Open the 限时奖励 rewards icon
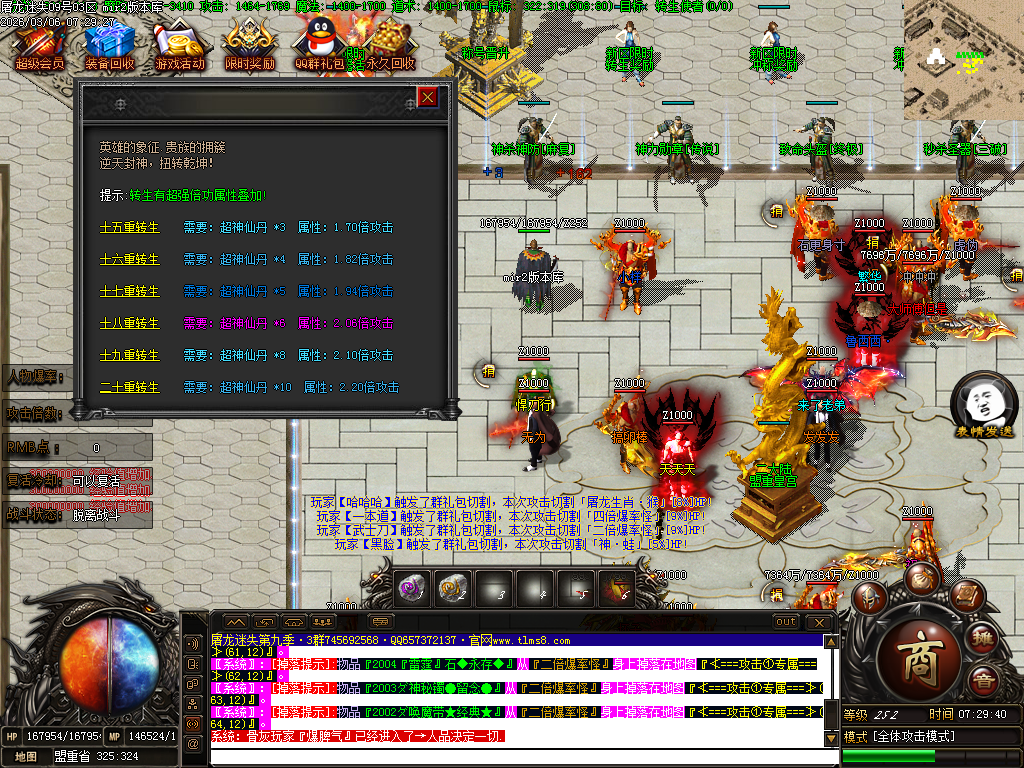This screenshot has height=768, width=1024. pos(250,44)
